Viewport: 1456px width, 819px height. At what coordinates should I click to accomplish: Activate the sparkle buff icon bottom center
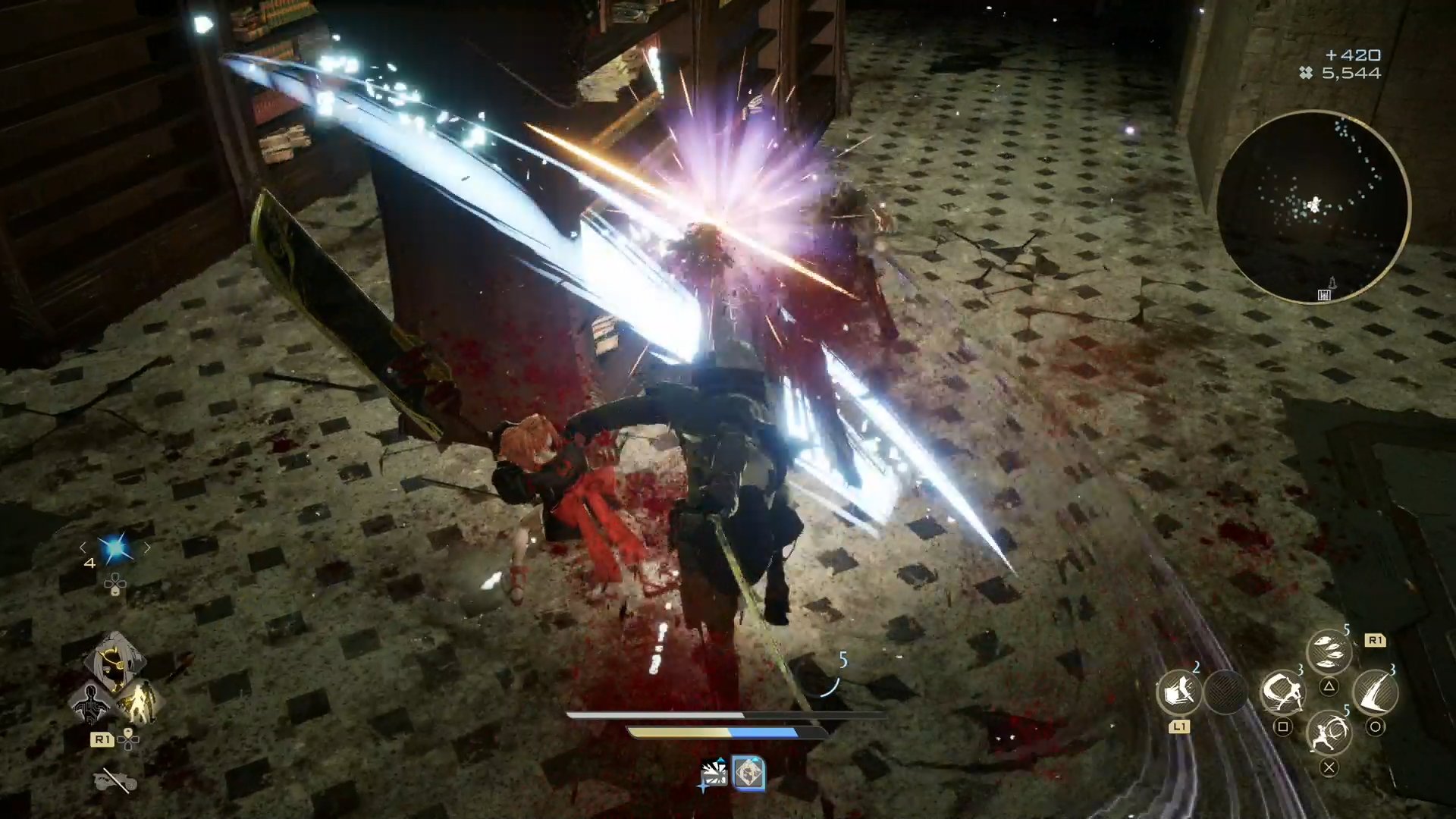pyautogui.click(x=713, y=773)
